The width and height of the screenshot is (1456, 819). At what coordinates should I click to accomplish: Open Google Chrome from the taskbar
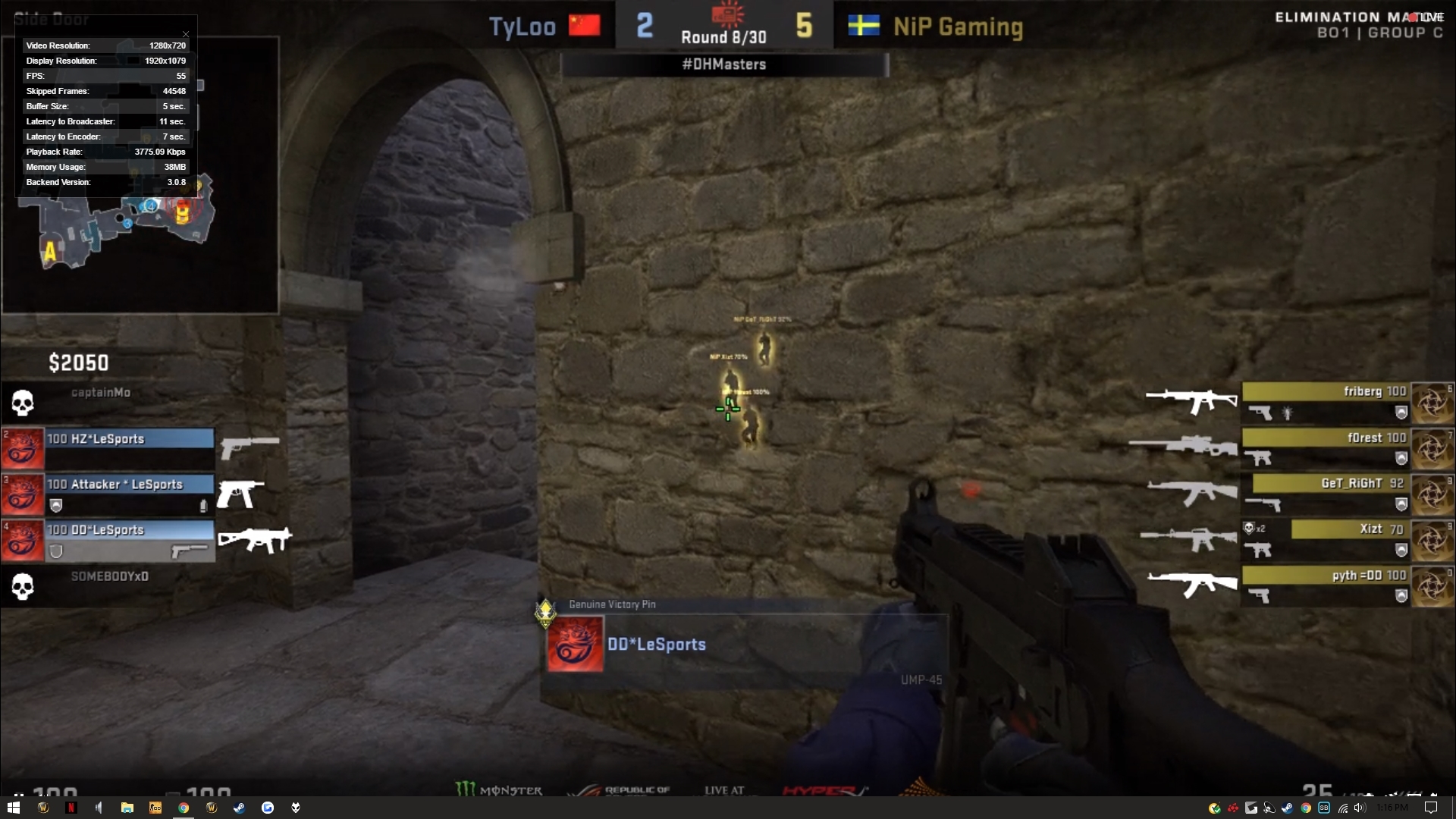click(x=184, y=808)
